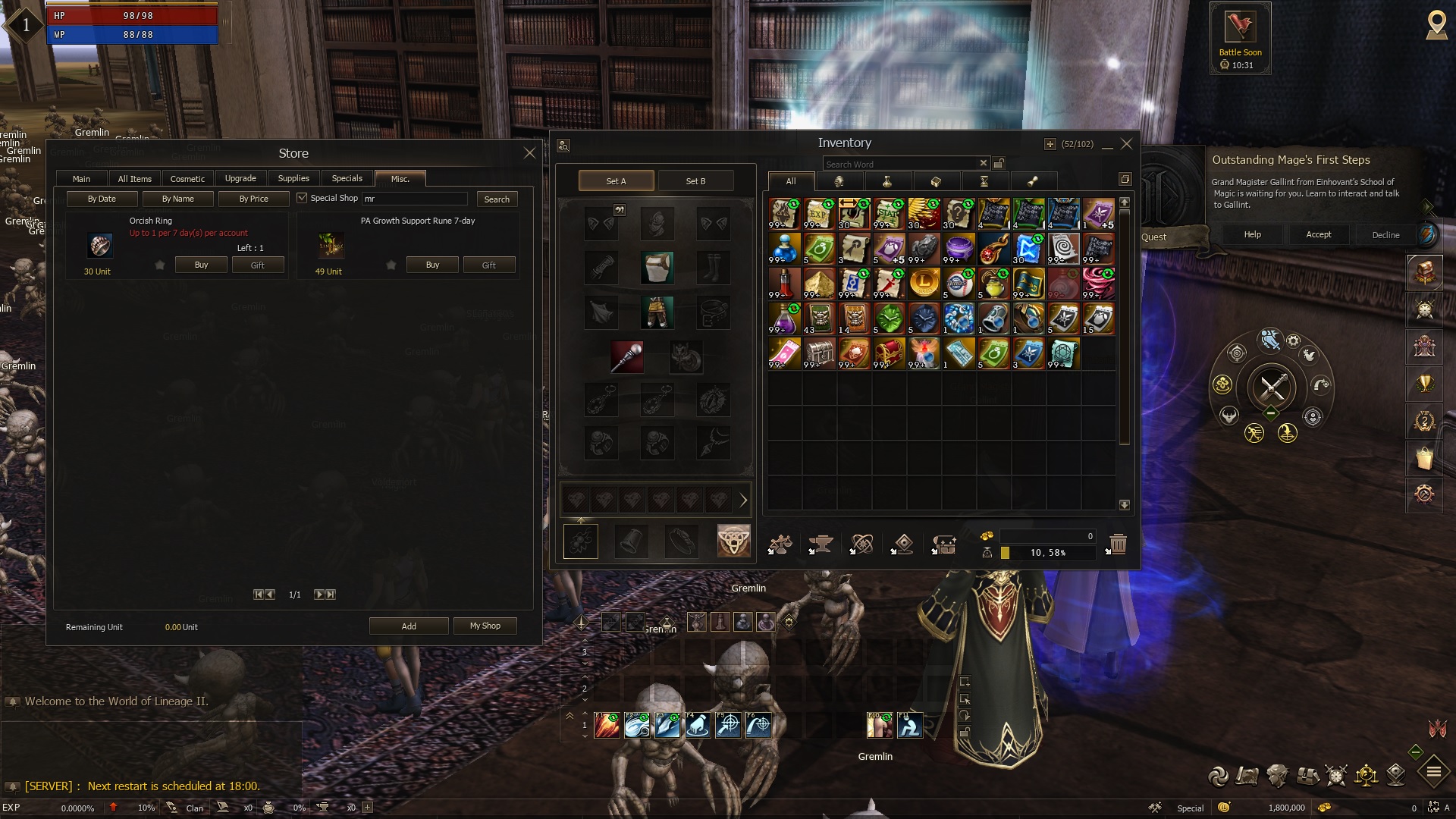This screenshot has width=1456, height=819.
Task: Sort store items By Price
Action: pos(253,199)
